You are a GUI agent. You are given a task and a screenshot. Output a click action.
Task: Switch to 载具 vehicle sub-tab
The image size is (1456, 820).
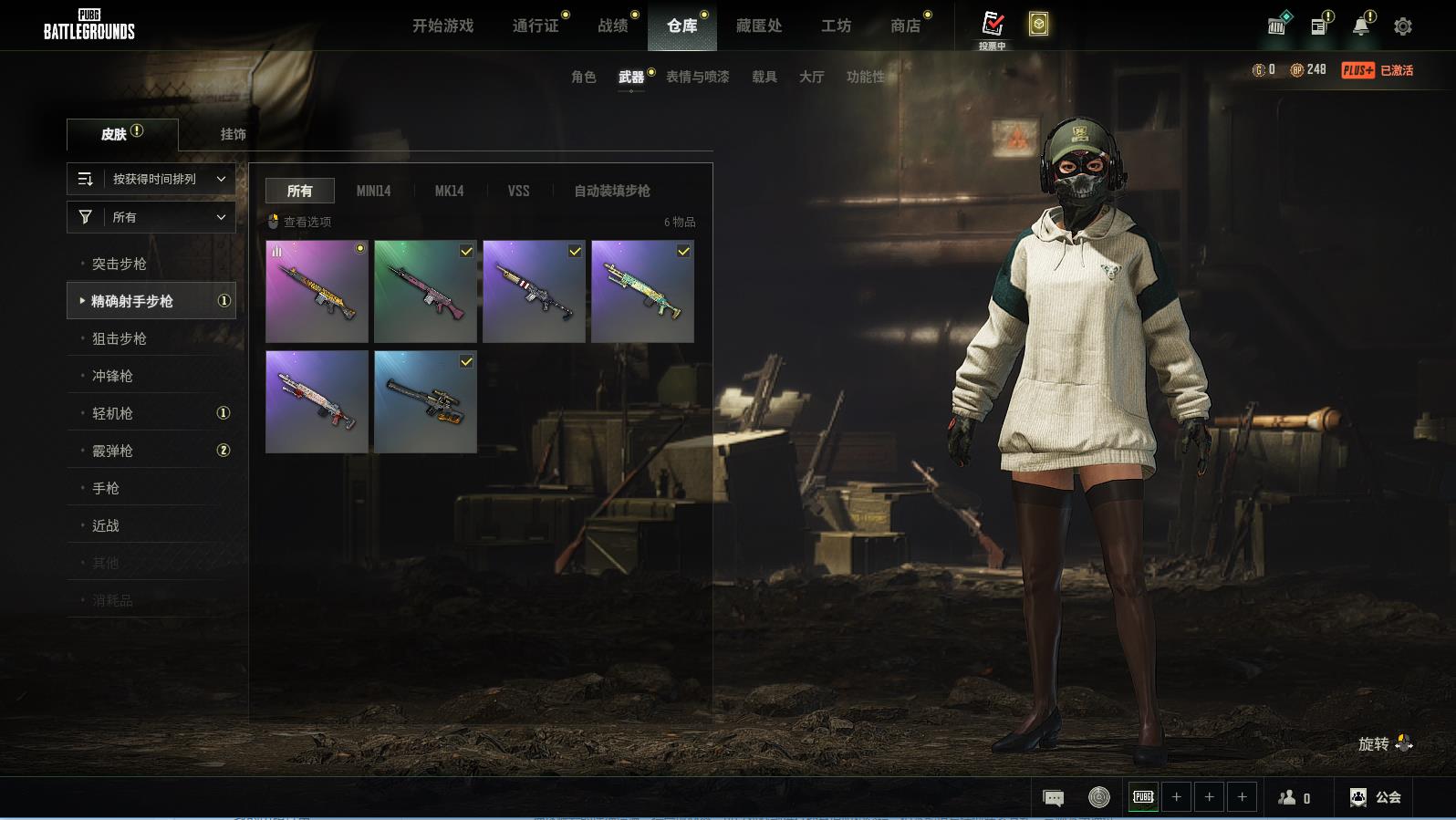(x=764, y=77)
